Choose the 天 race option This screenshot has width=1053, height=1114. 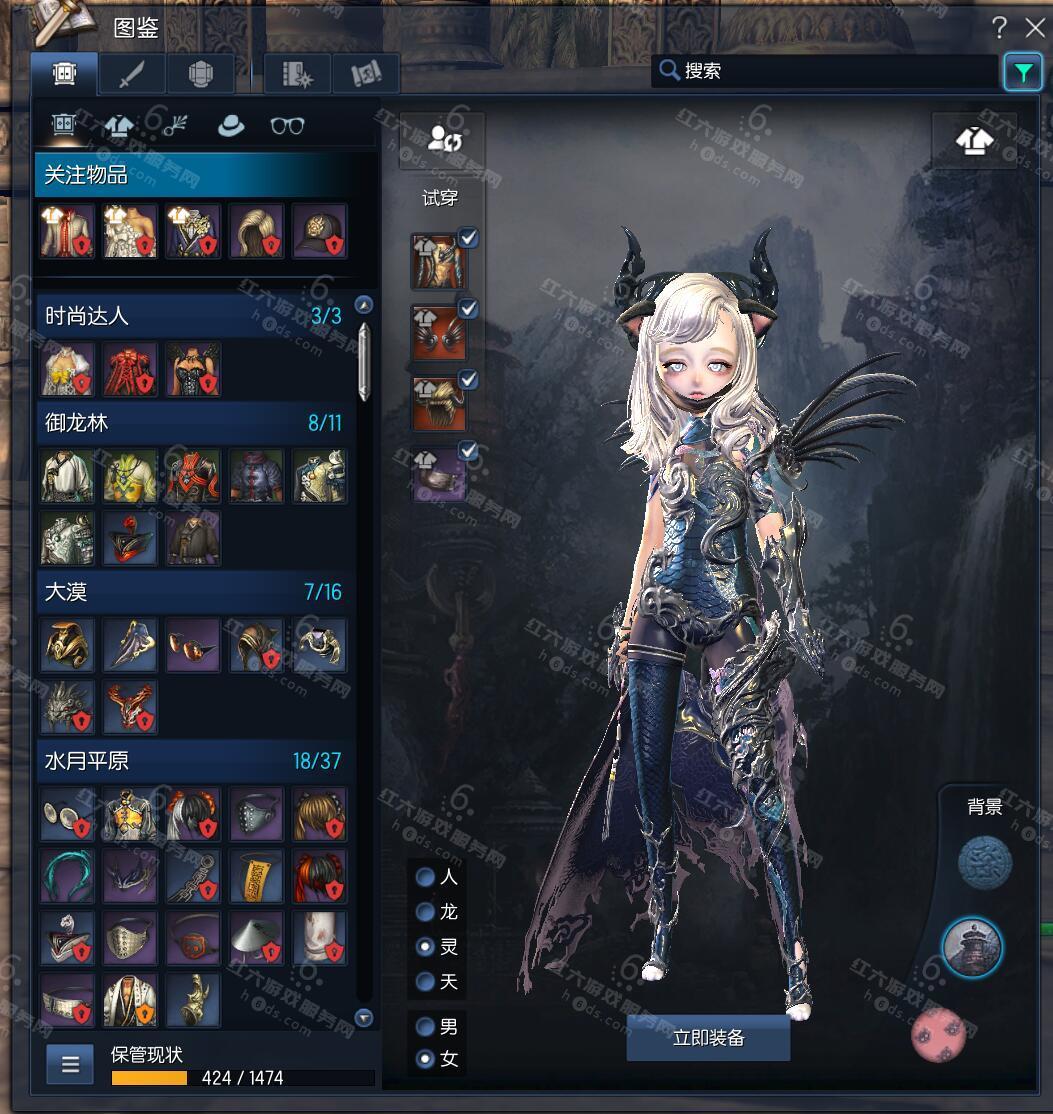click(426, 981)
